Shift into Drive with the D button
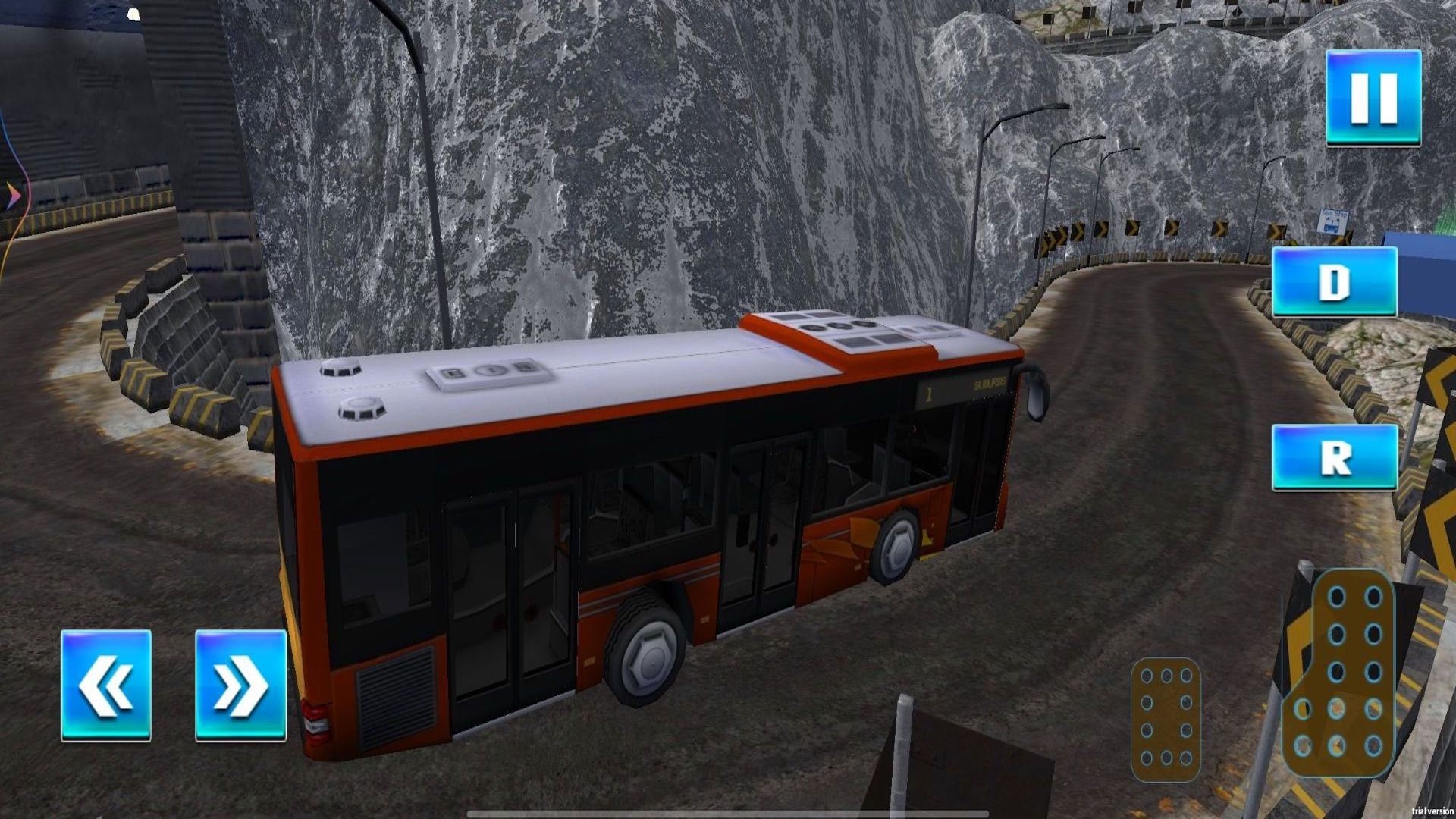 tap(1334, 281)
